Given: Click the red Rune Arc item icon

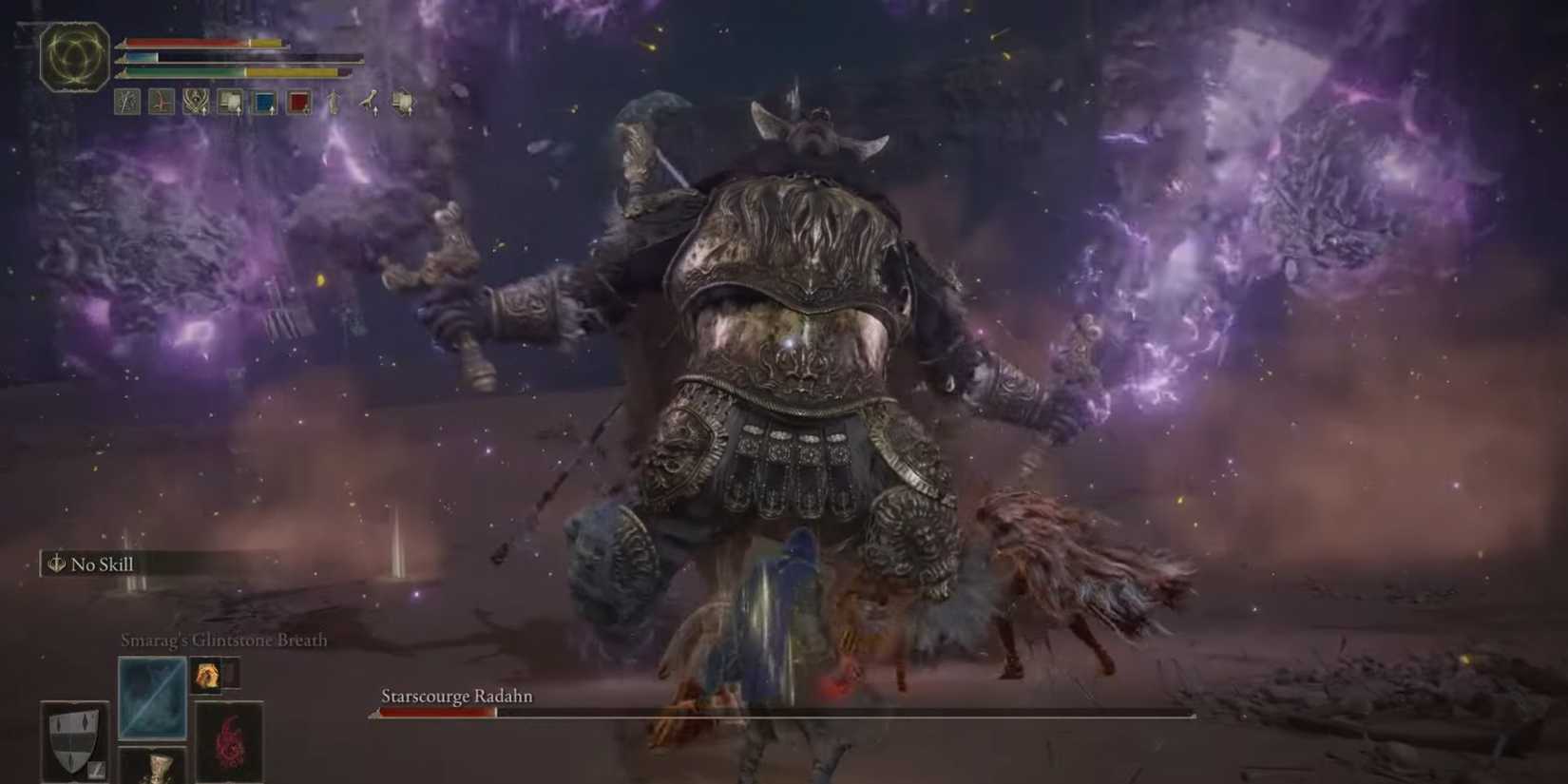Looking at the screenshot, I should coord(229,744).
